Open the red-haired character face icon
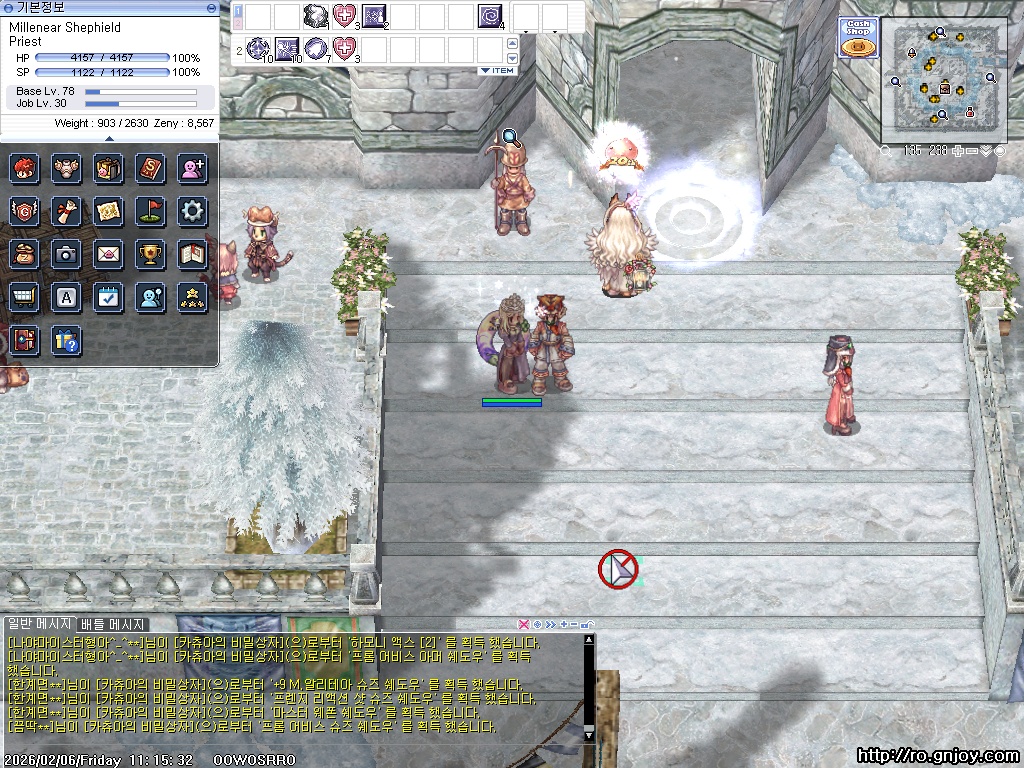1024x768 pixels. [x=24, y=168]
